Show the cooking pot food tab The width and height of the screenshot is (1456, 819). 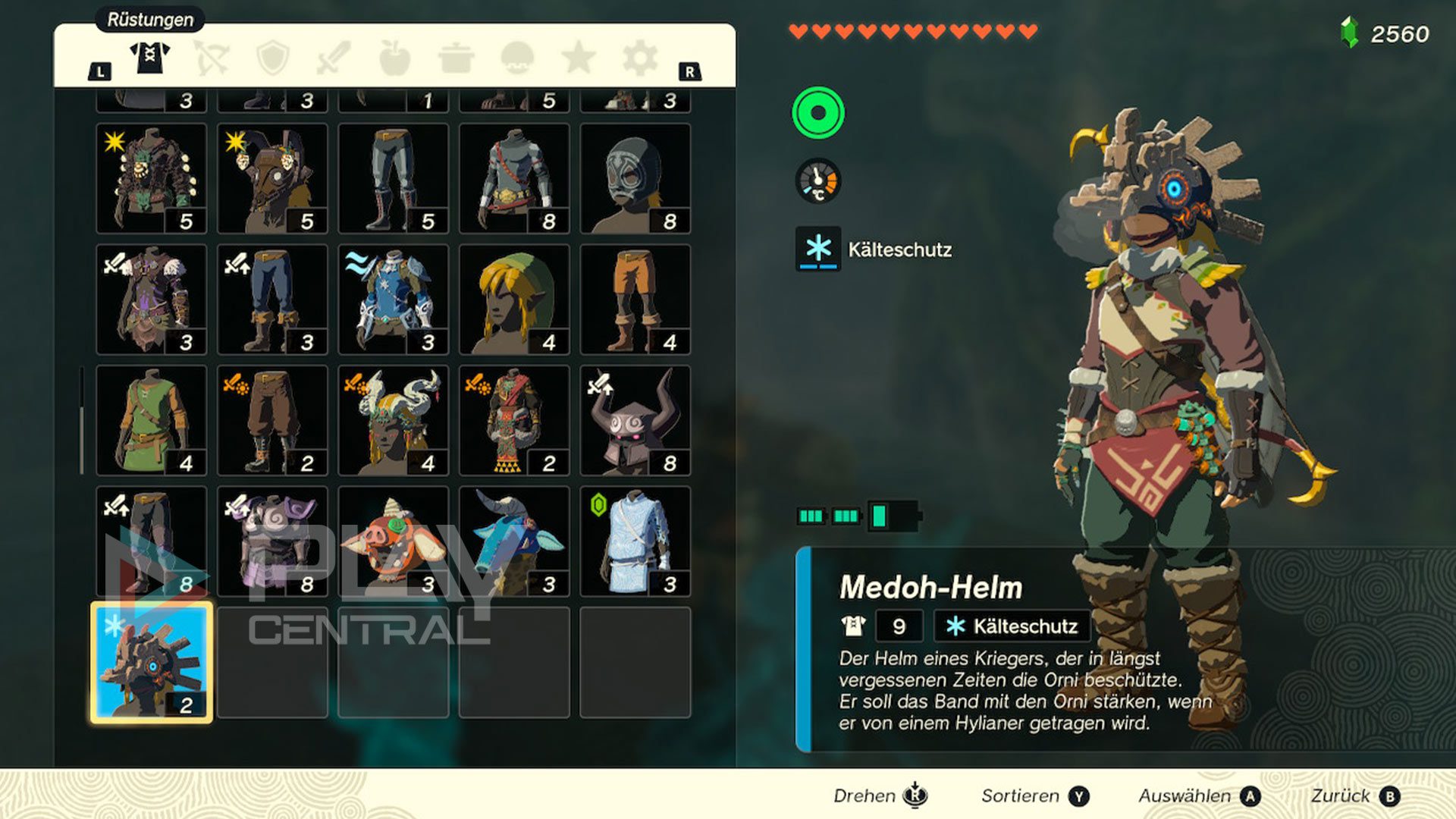tap(457, 58)
